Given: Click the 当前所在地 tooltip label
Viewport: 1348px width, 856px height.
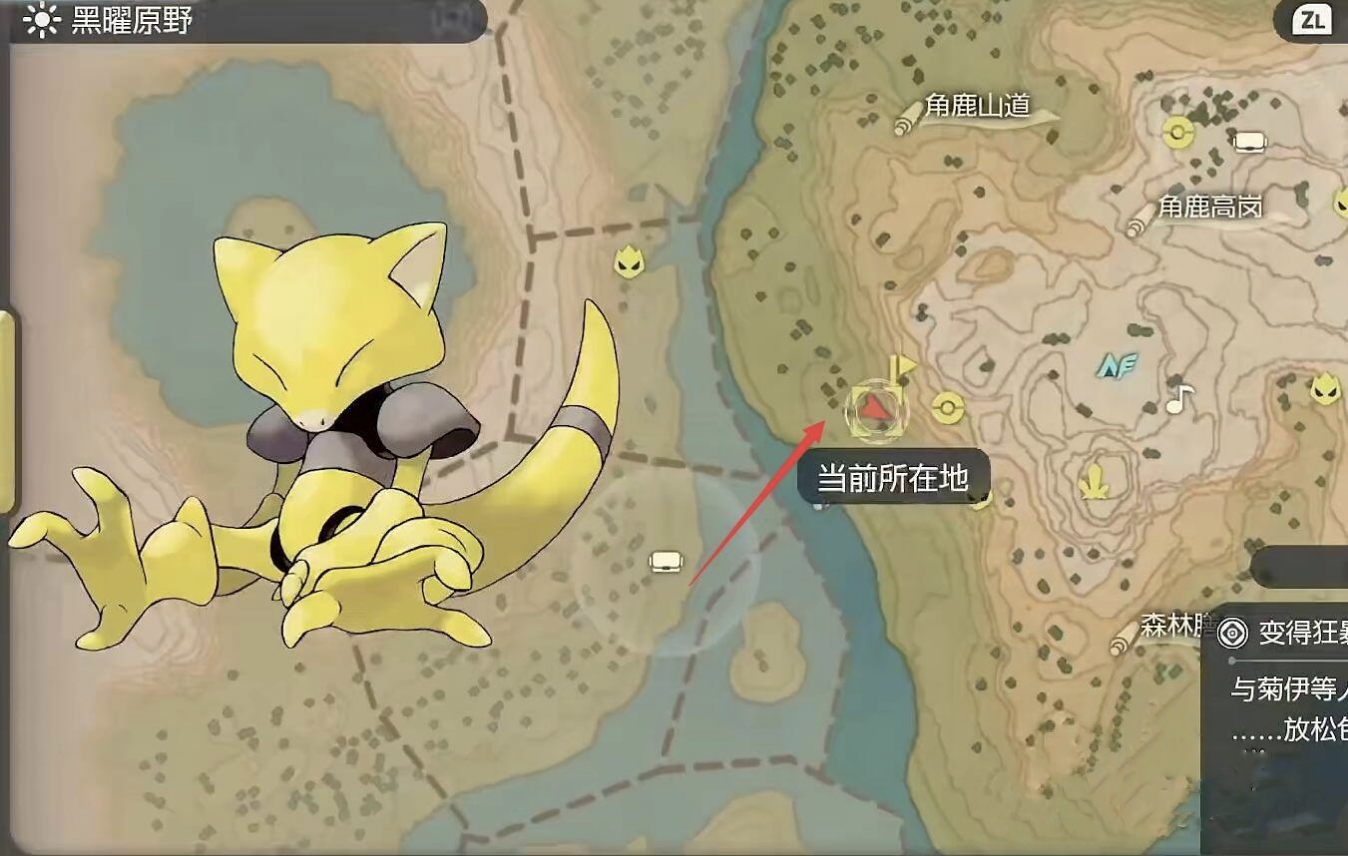Looking at the screenshot, I should coord(893,478).
